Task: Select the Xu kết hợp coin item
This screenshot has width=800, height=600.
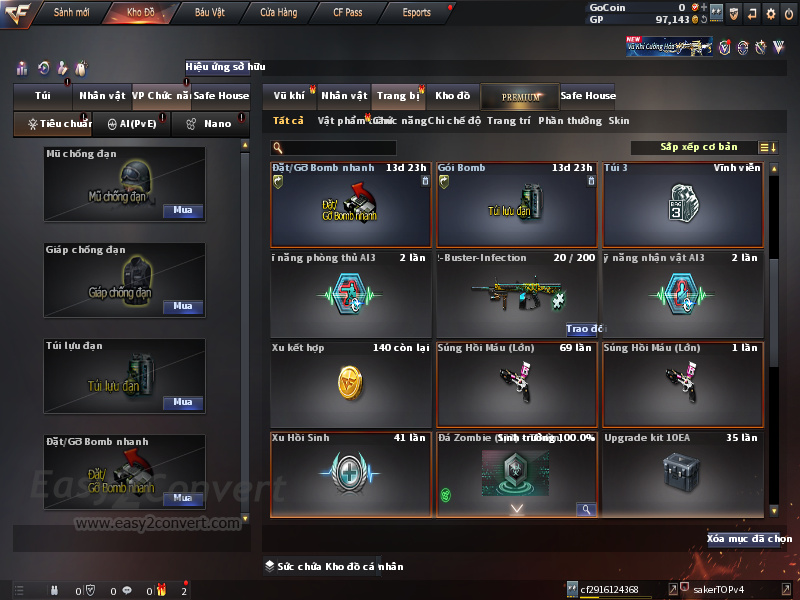Action: coord(350,384)
